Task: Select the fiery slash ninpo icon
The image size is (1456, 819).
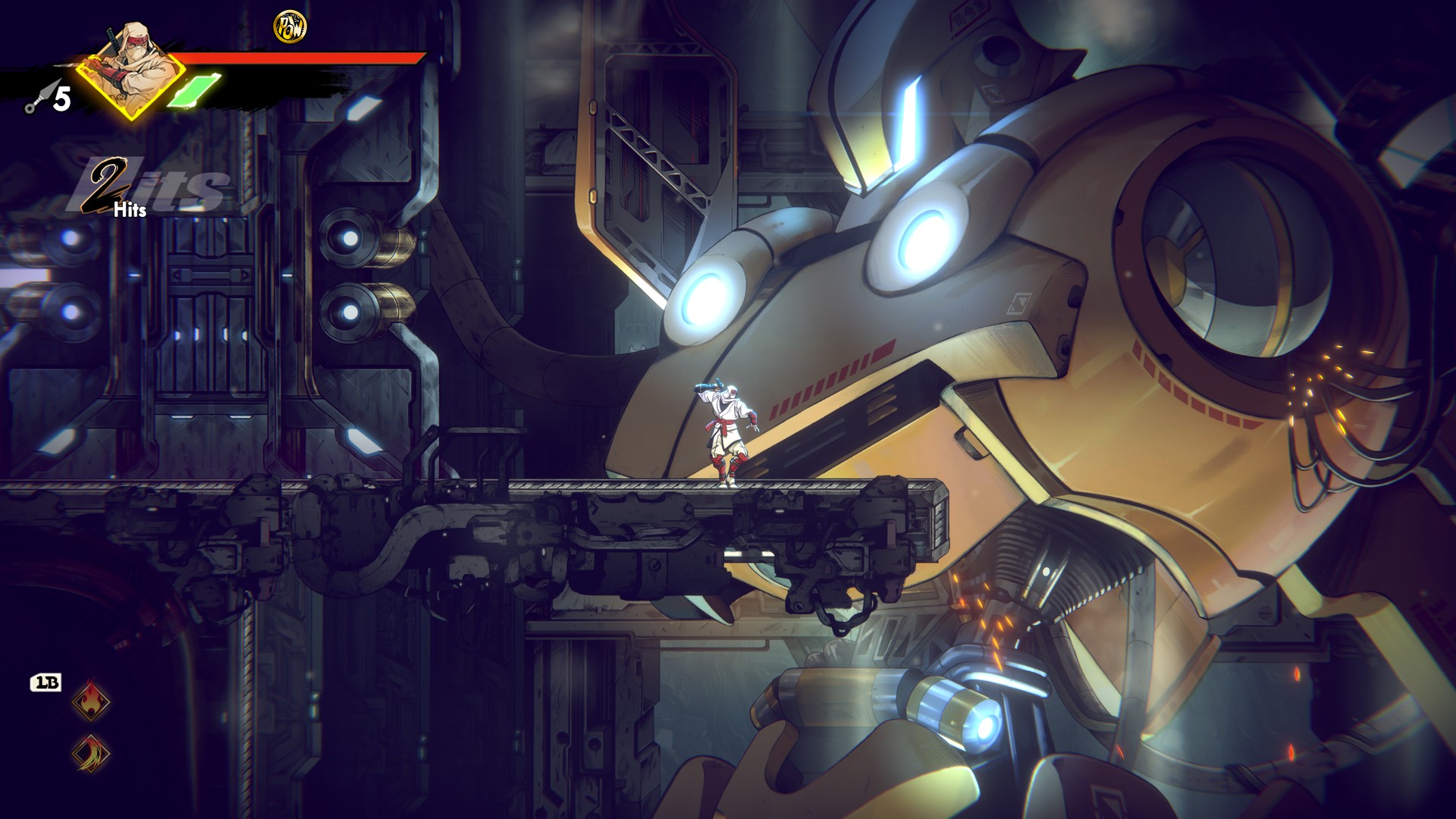Action: click(x=91, y=754)
